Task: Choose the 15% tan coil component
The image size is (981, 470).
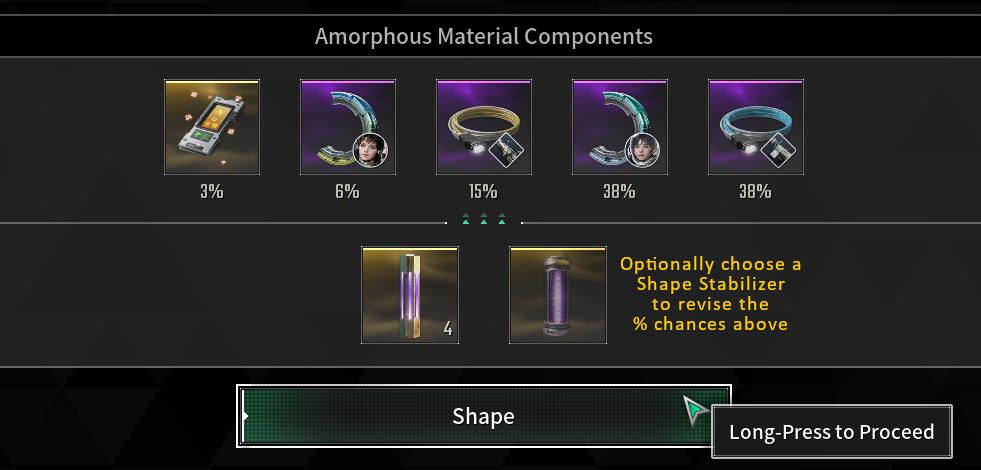Action: (484, 127)
